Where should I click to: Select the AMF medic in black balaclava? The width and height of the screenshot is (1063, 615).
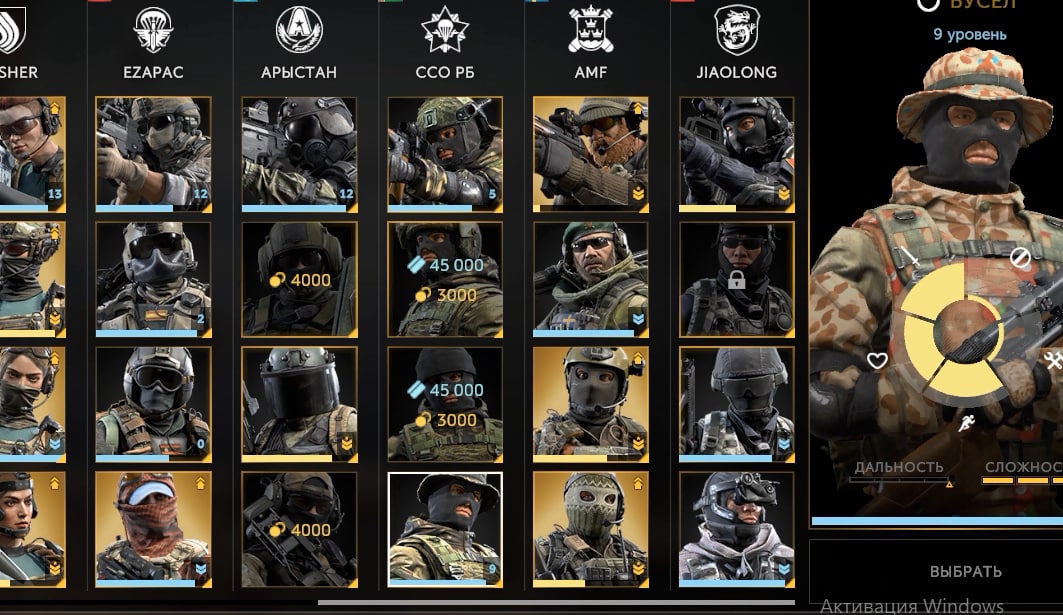click(591, 403)
